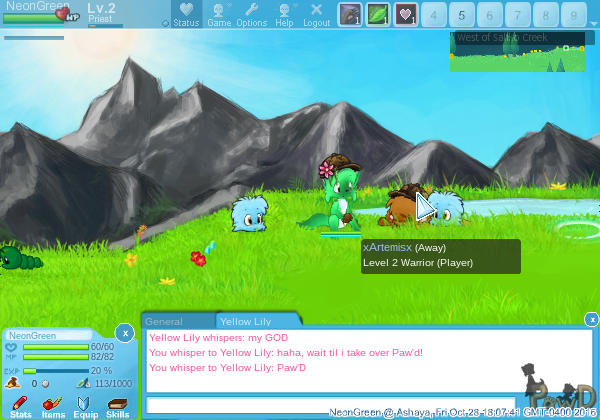Screen dimensions: 600x420
Task: Open the Help menu
Action: tap(284, 14)
